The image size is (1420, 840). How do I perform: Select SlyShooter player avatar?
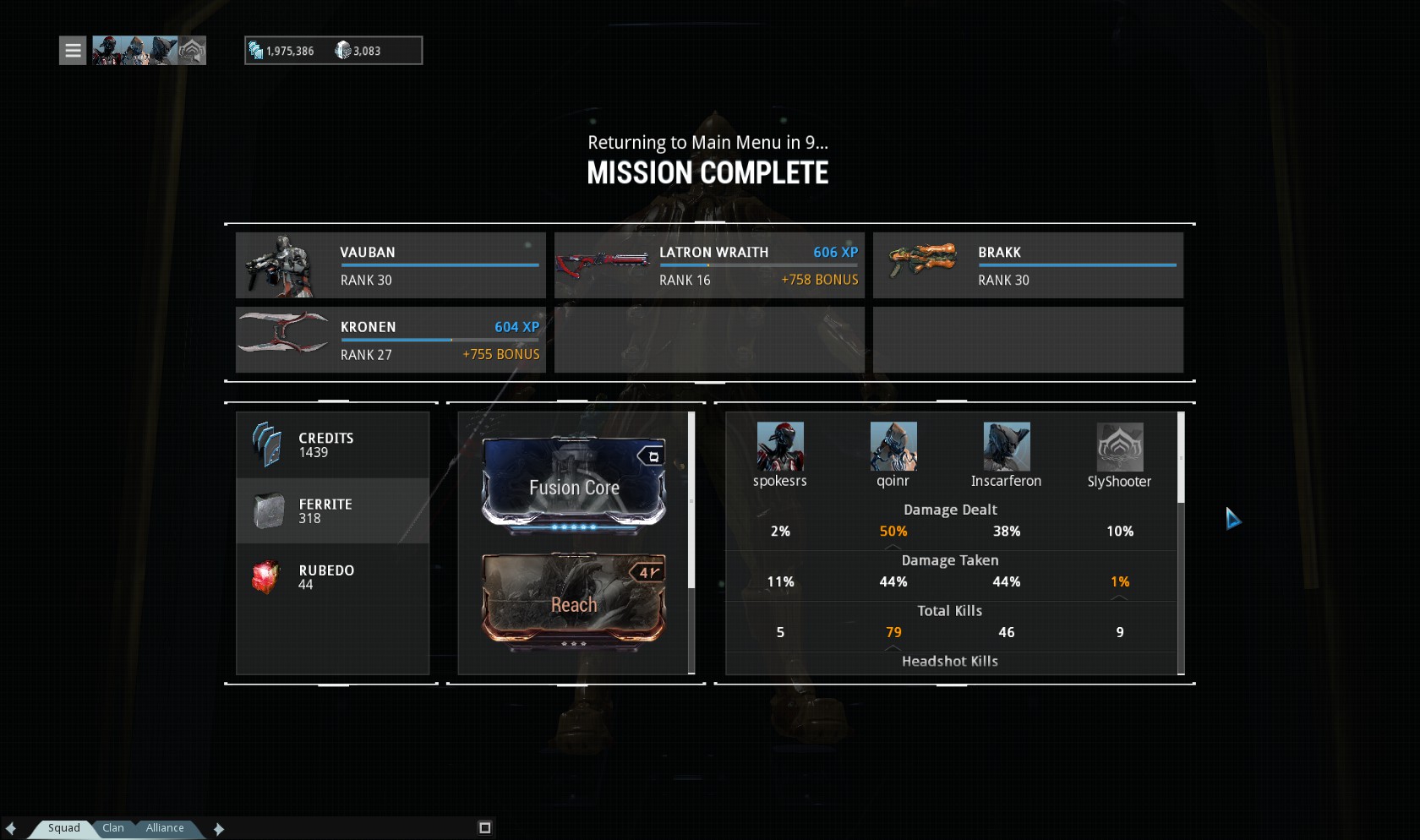pyautogui.click(x=1120, y=447)
